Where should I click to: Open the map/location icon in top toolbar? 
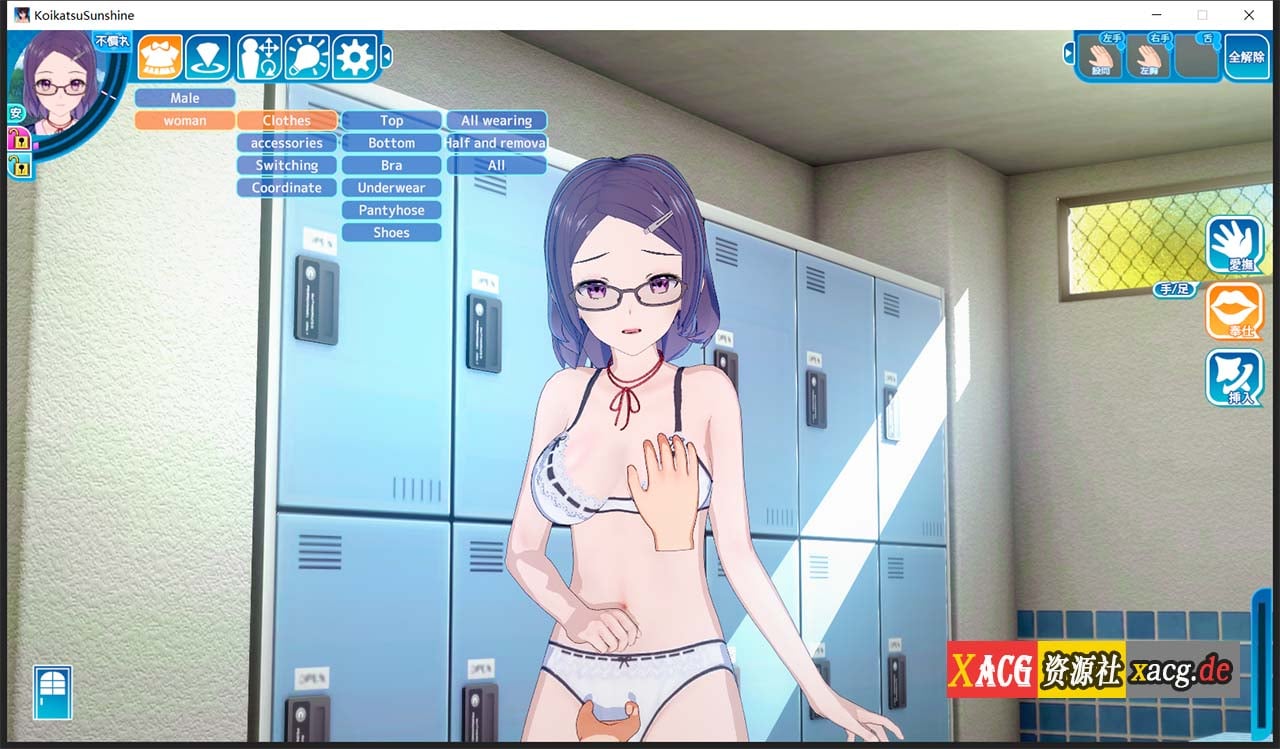[x=209, y=57]
